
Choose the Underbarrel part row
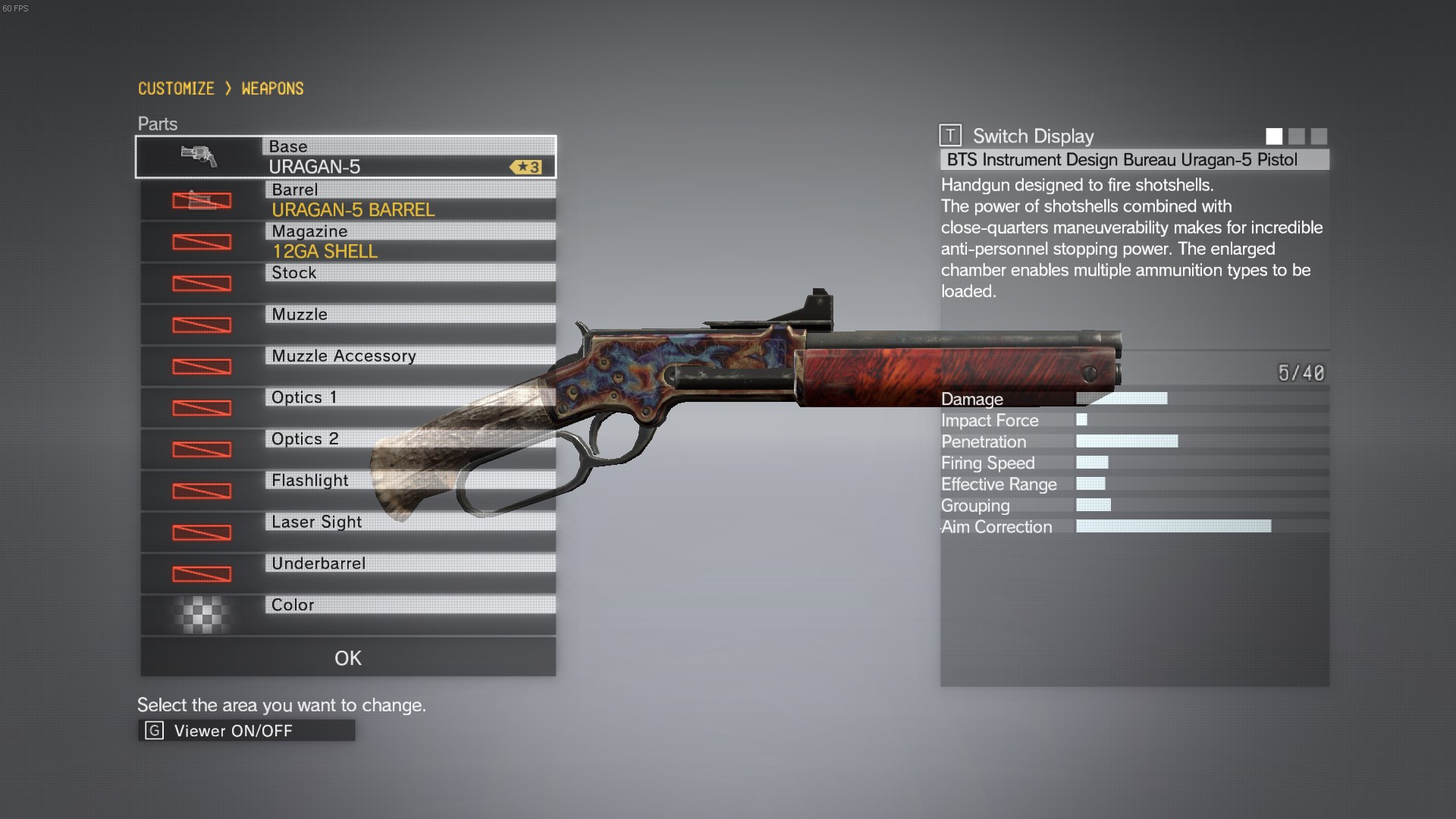click(x=347, y=574)
